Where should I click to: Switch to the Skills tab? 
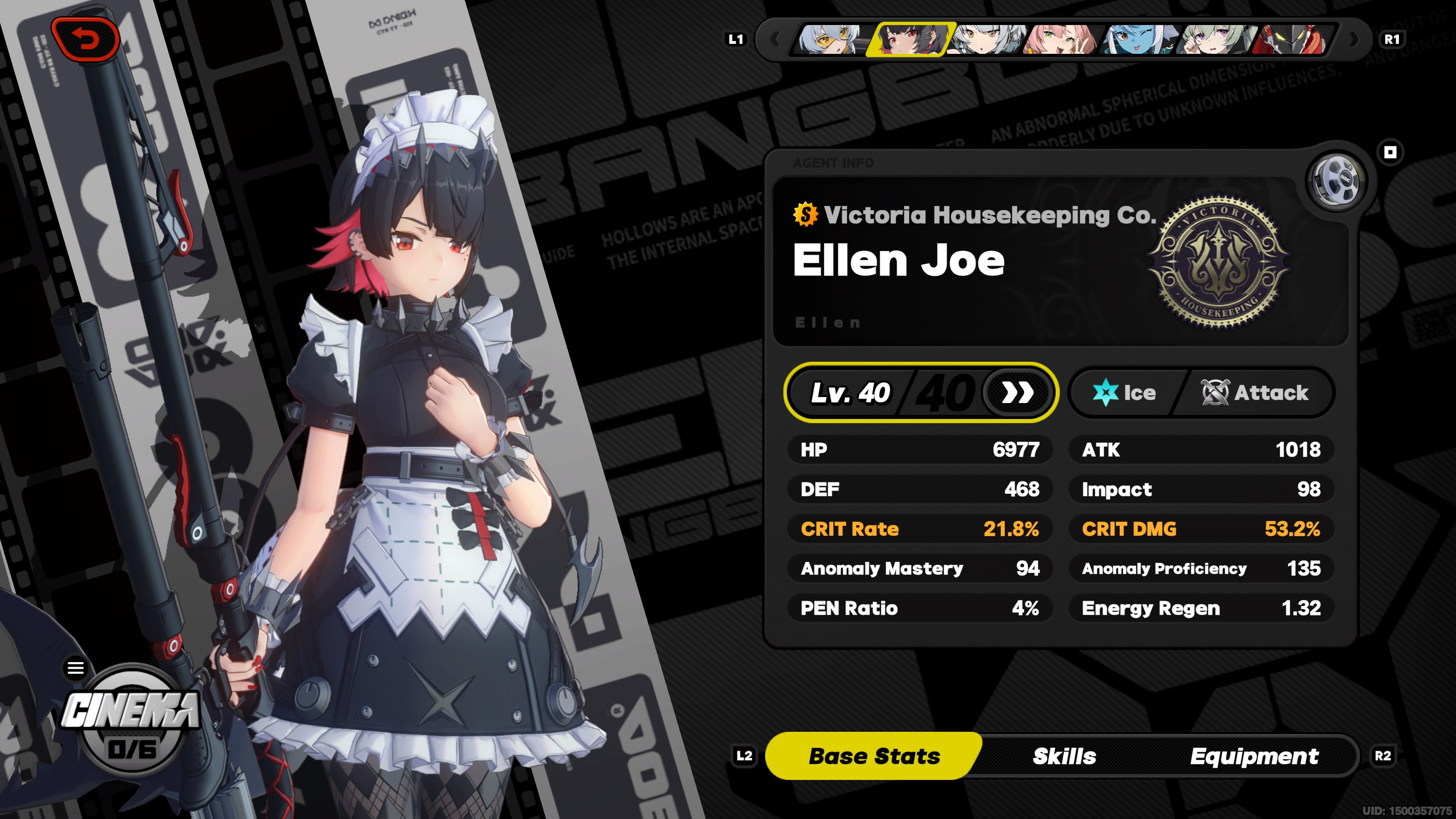(x=1064, y=755)
